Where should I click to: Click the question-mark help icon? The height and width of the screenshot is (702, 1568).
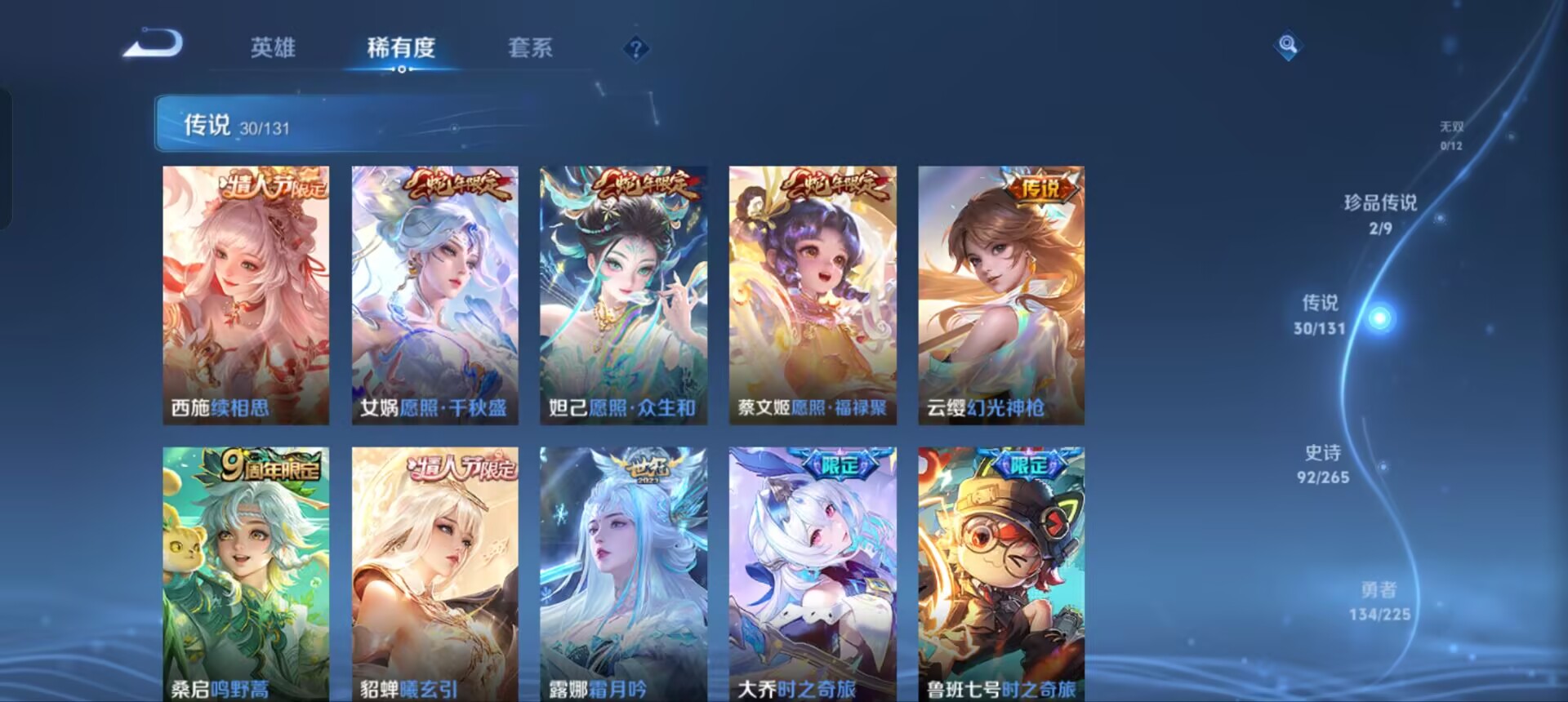[635, 49]
